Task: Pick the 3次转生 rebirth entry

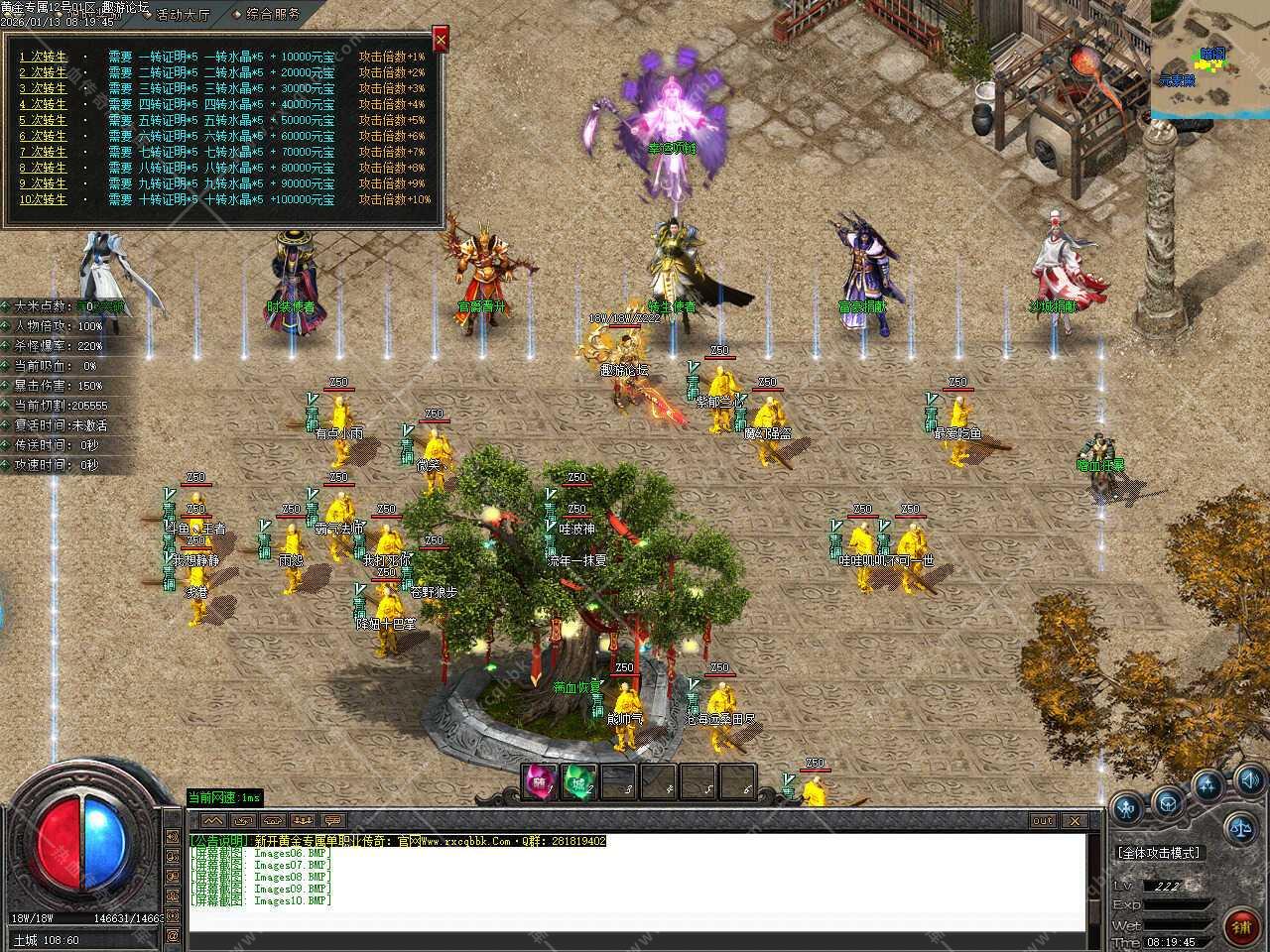Action: [44, 88]
